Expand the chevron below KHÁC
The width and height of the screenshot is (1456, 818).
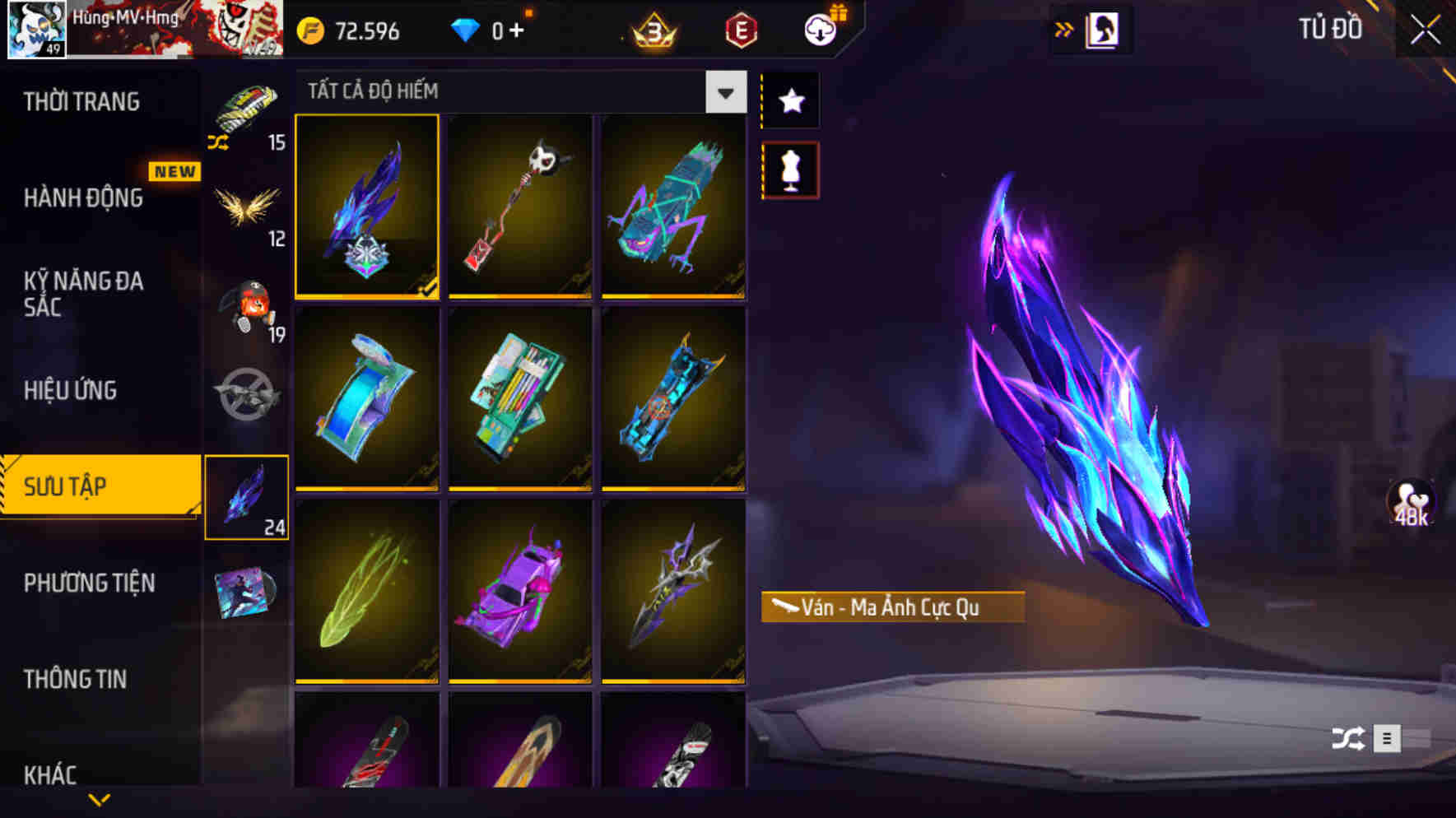pos(97,800)
